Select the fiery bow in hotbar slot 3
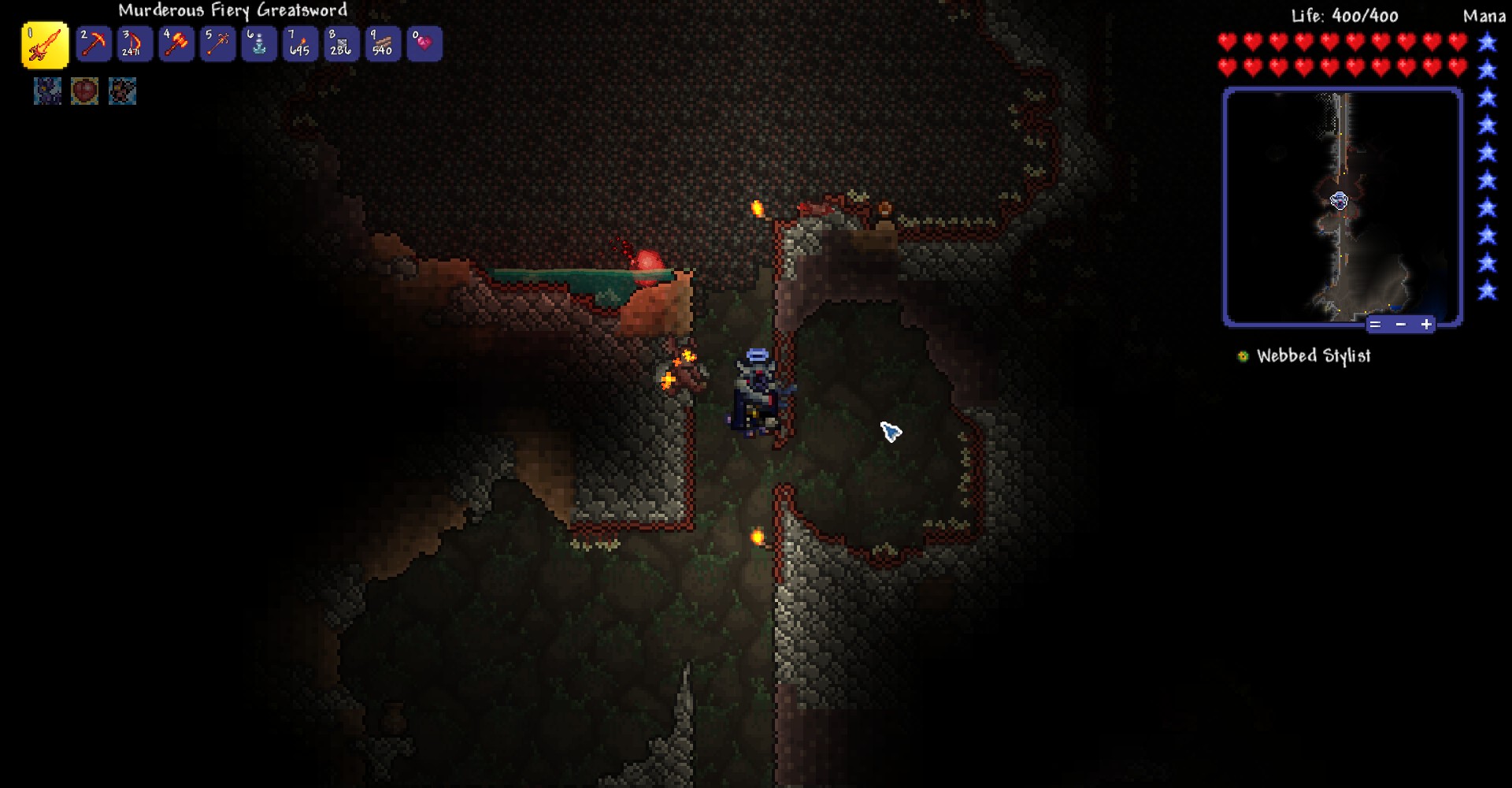The image size is (1512, 788). [x=135, y=43]
